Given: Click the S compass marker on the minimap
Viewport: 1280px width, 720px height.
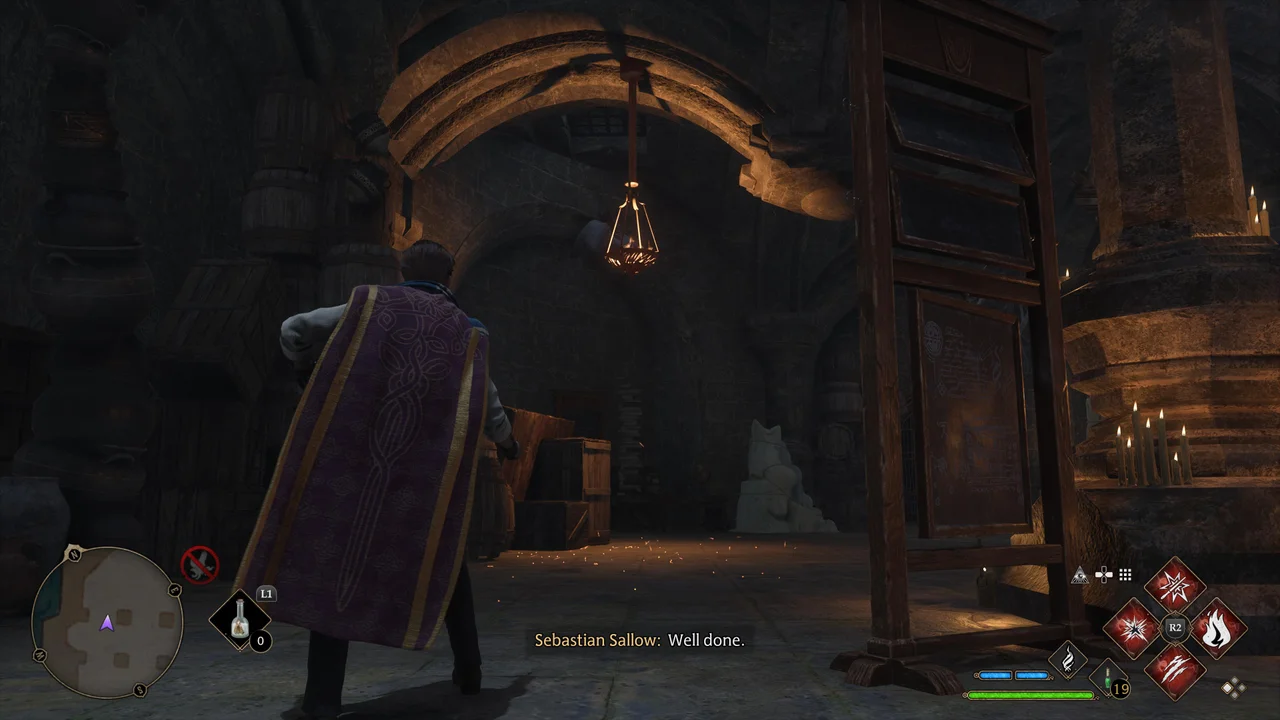Looking at the screenshot, I should coord(139,688).
